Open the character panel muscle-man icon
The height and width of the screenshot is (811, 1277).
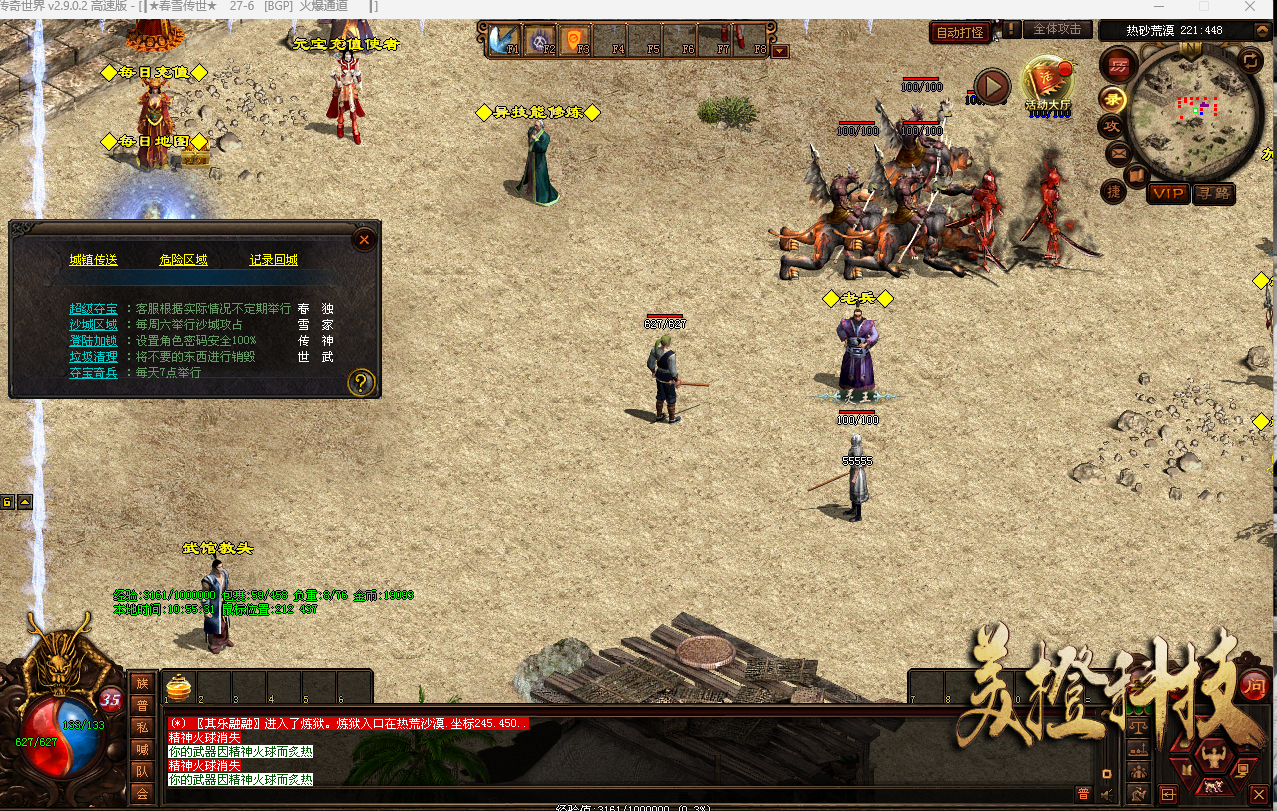(x=1214, y=754)
